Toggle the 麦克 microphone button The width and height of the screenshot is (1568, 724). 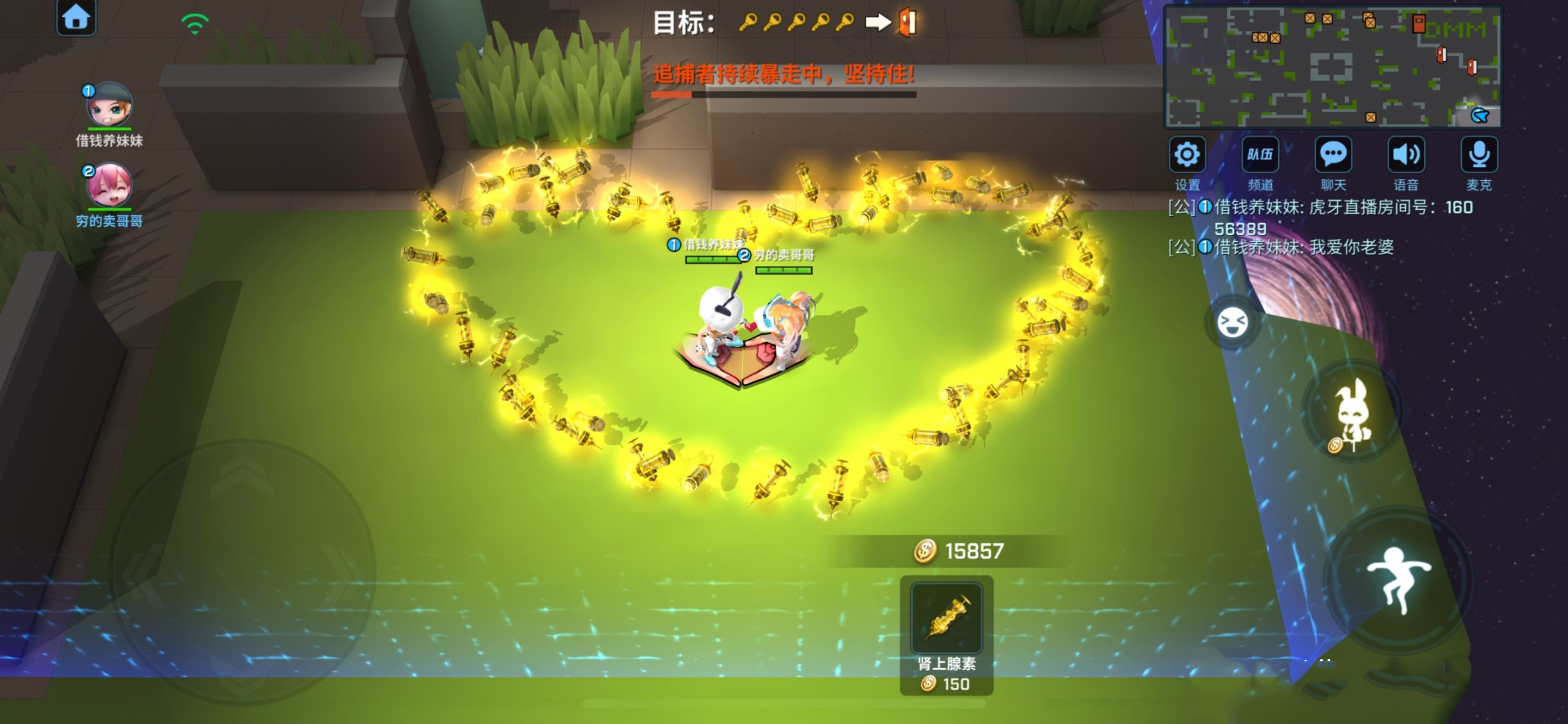click(x=1479, y=155)
